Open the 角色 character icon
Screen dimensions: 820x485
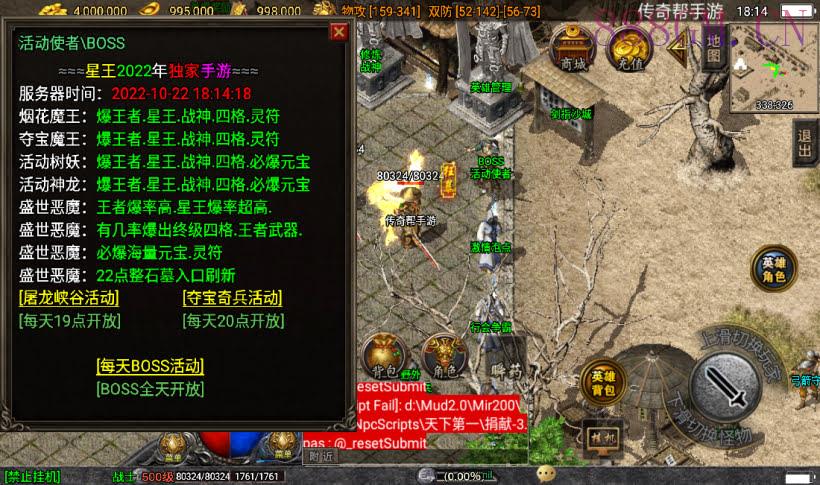click(443, 356)
